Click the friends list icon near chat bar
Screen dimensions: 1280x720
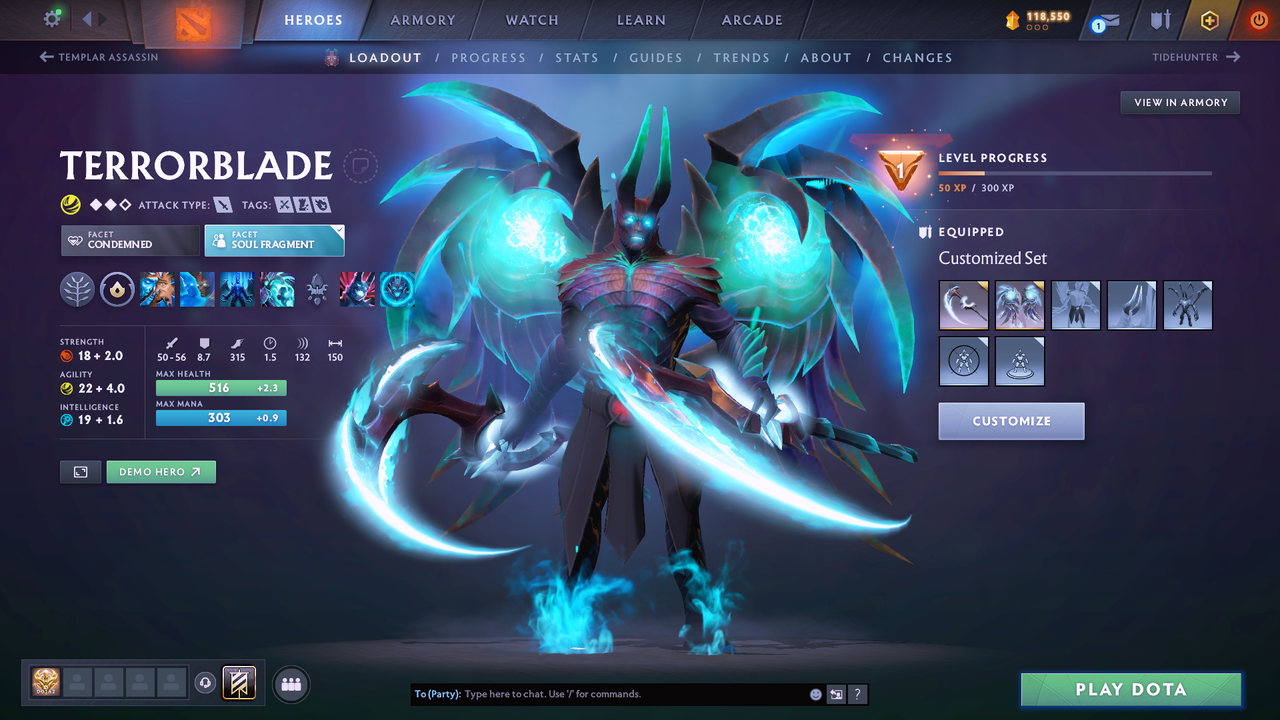(290, 683)
